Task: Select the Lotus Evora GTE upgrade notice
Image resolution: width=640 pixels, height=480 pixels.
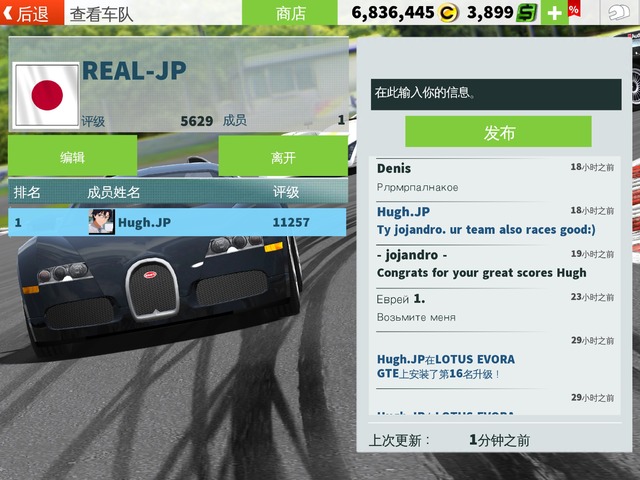Action: pos(495,365)
